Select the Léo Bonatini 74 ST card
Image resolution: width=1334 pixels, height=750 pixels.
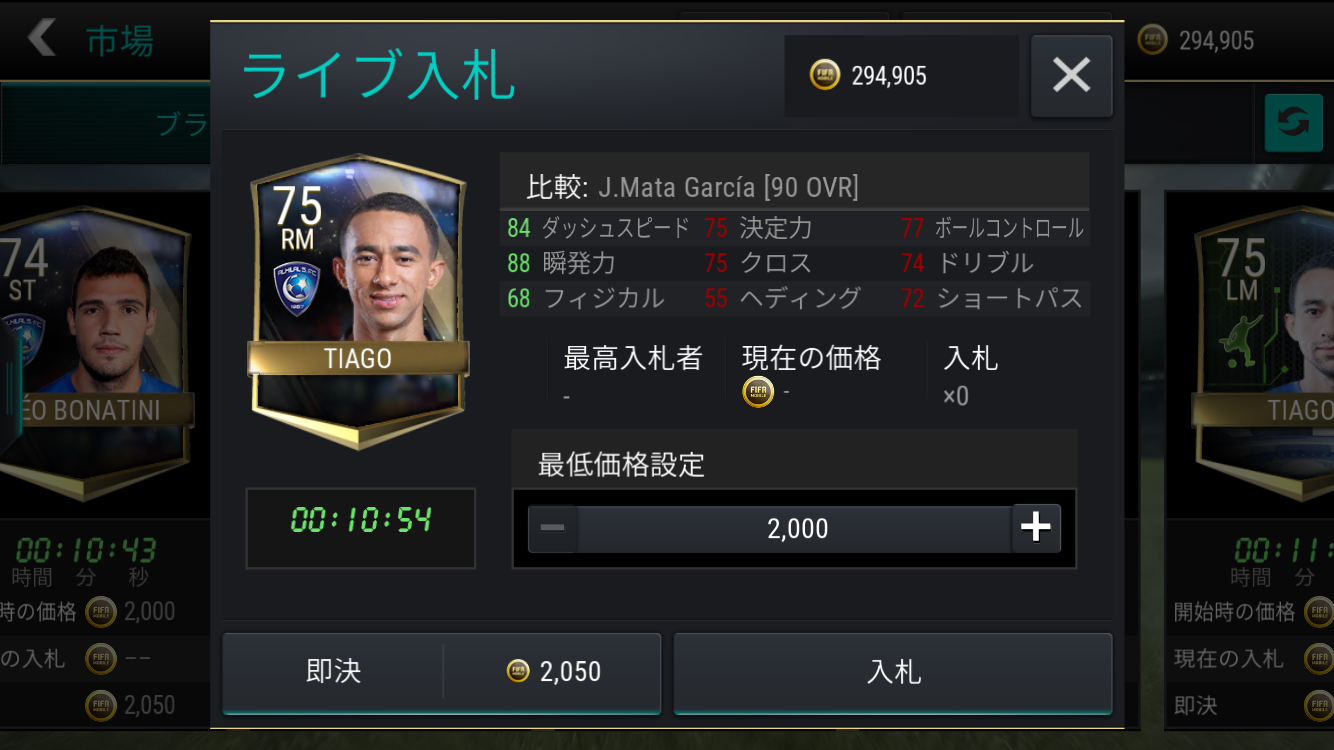[95, 350]
